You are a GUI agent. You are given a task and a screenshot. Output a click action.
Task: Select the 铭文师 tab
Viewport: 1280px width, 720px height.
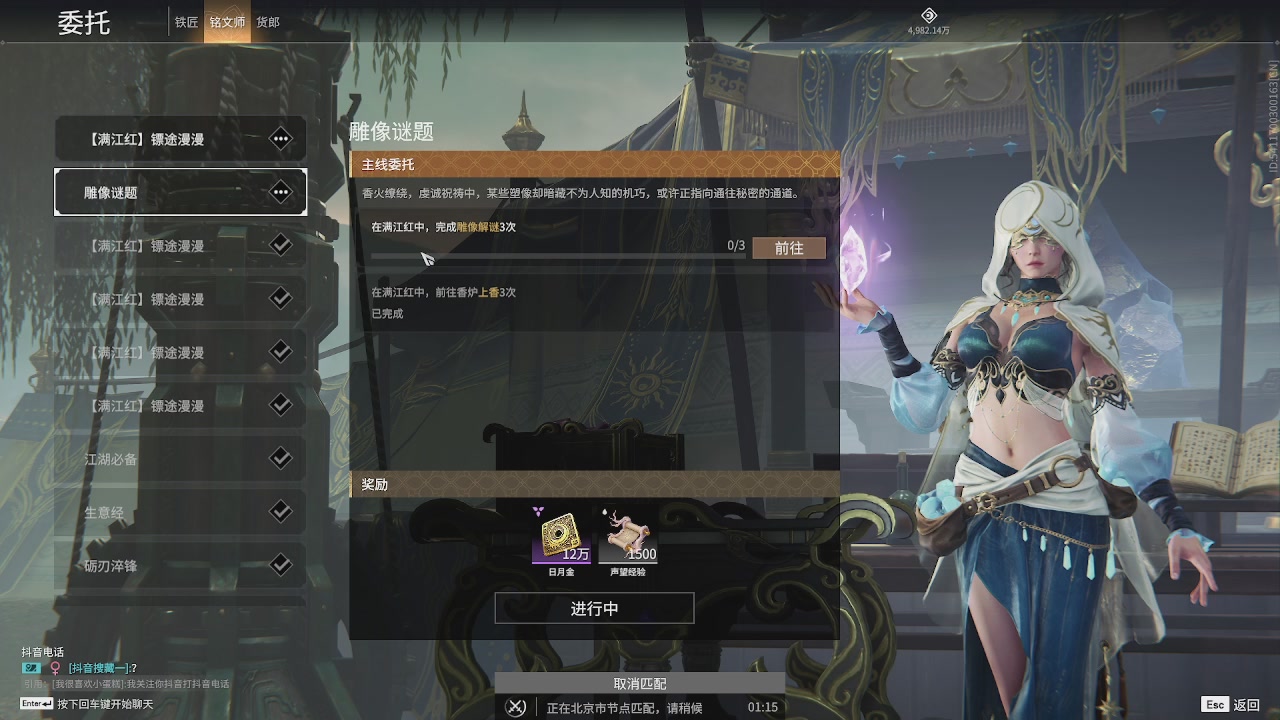point(227,22)
